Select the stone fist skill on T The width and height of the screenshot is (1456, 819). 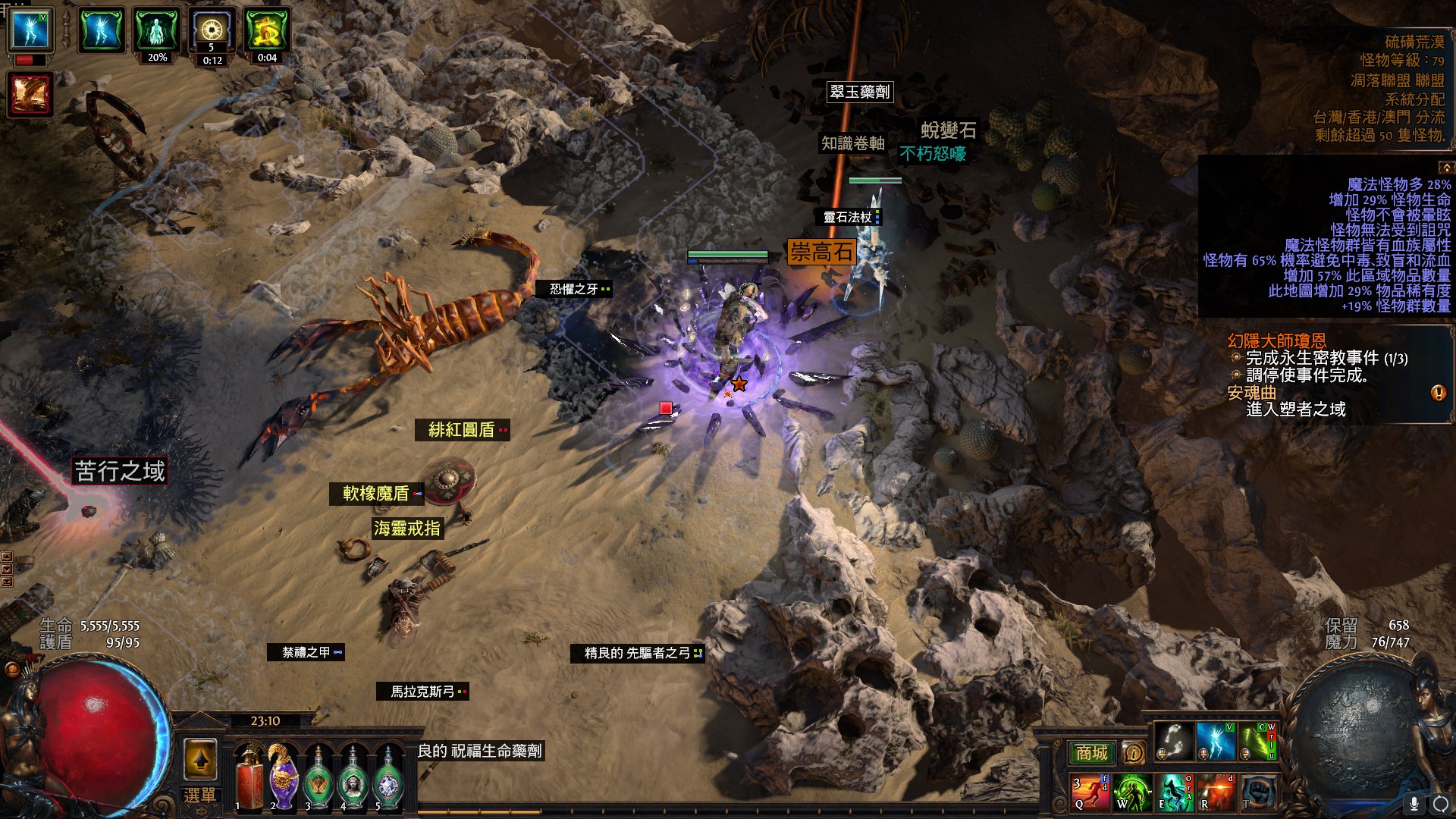point(1257,792)
